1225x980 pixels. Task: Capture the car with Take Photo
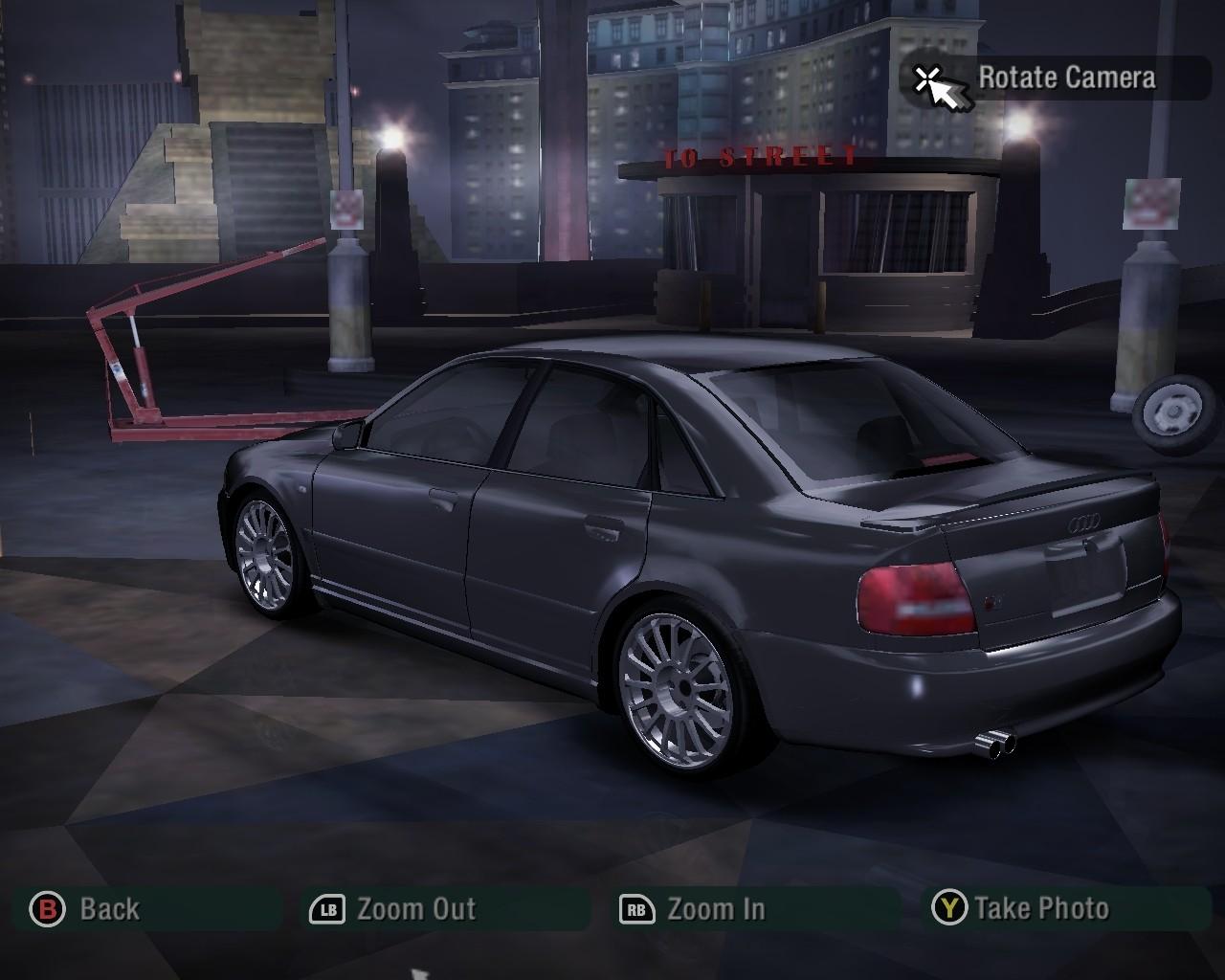click(x=1022, y=907)
